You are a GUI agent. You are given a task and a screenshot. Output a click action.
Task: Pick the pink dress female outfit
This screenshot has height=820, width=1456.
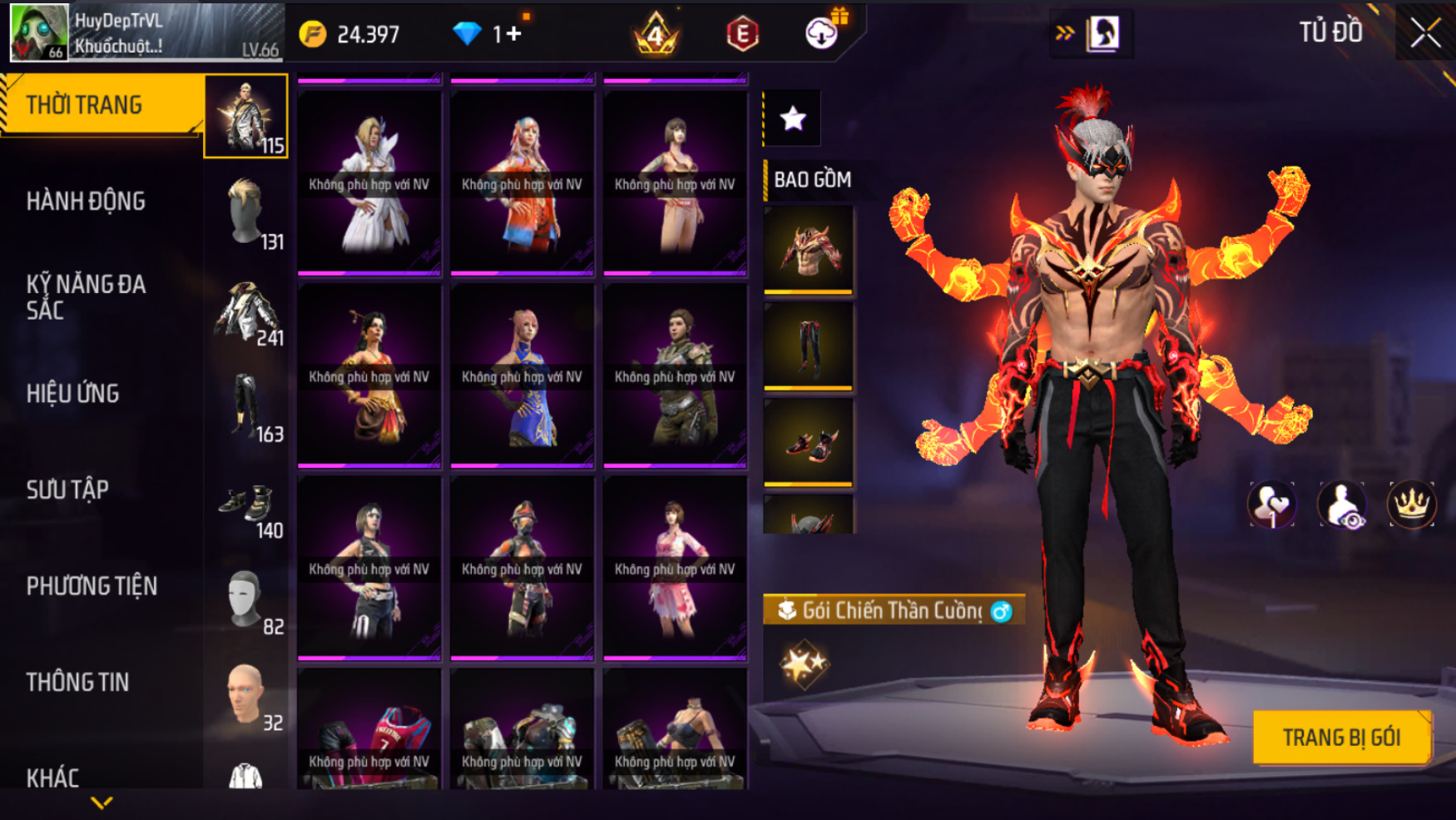tap(675, 568)
